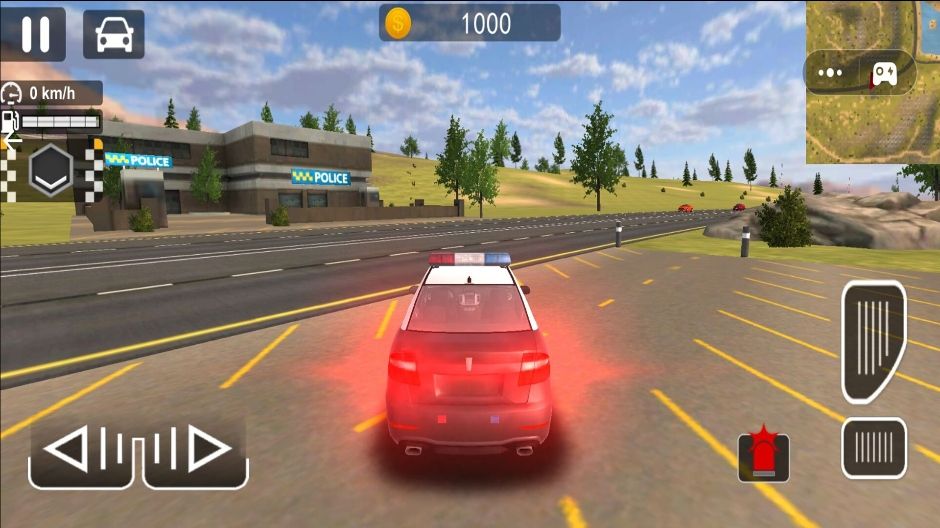Tap the gold coin icon

[x=398, y=23]
